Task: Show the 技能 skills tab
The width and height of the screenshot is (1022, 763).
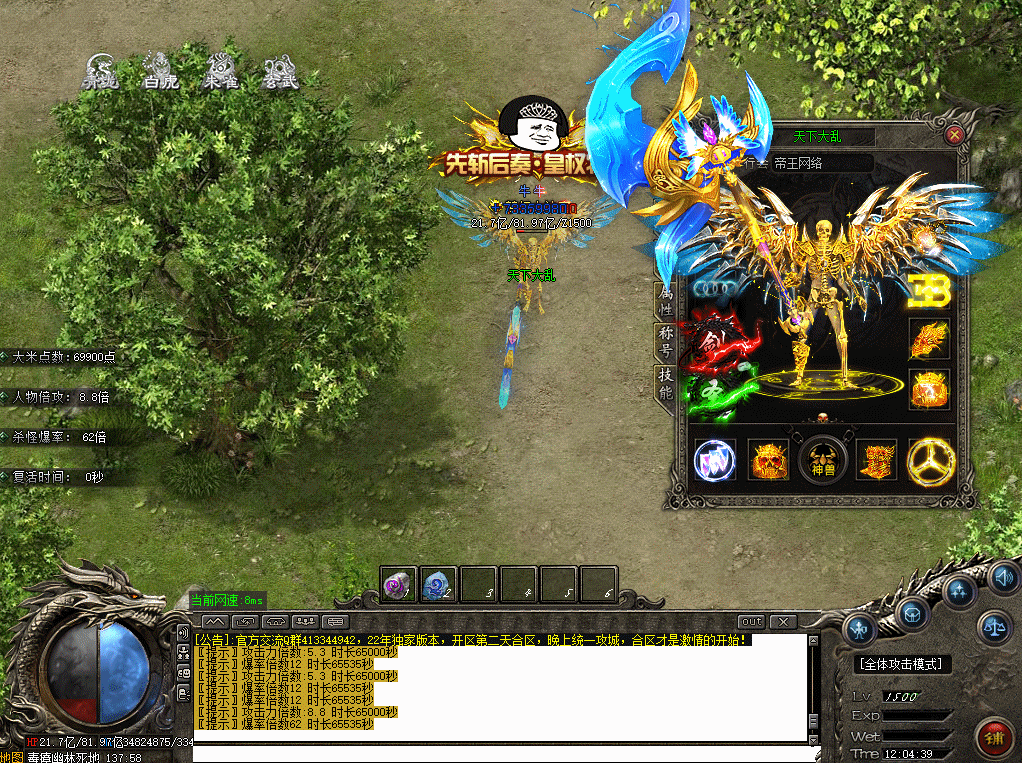Action: 665,383
